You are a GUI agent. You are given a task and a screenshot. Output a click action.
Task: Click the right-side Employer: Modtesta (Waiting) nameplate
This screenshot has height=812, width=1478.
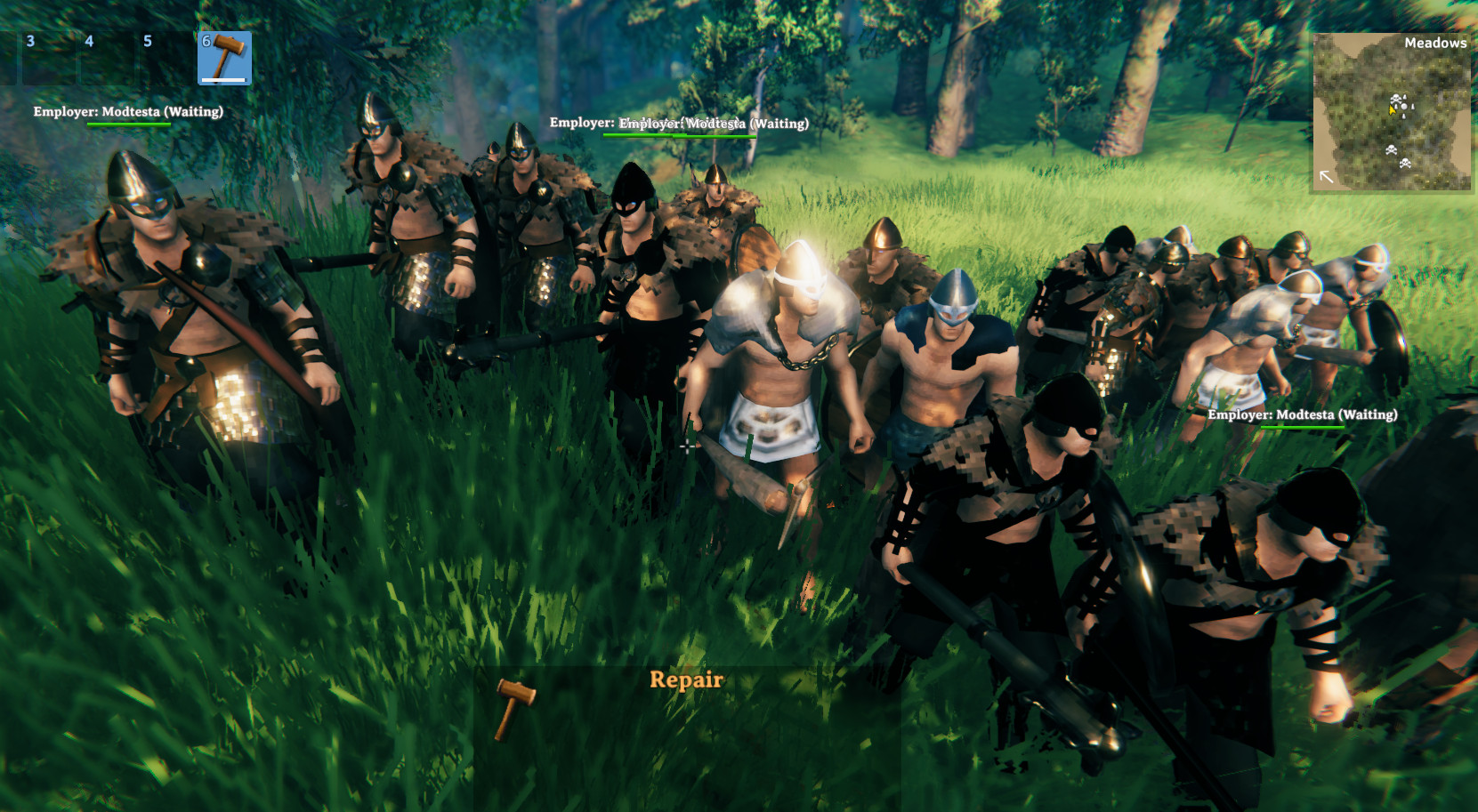coord(1303,414)
